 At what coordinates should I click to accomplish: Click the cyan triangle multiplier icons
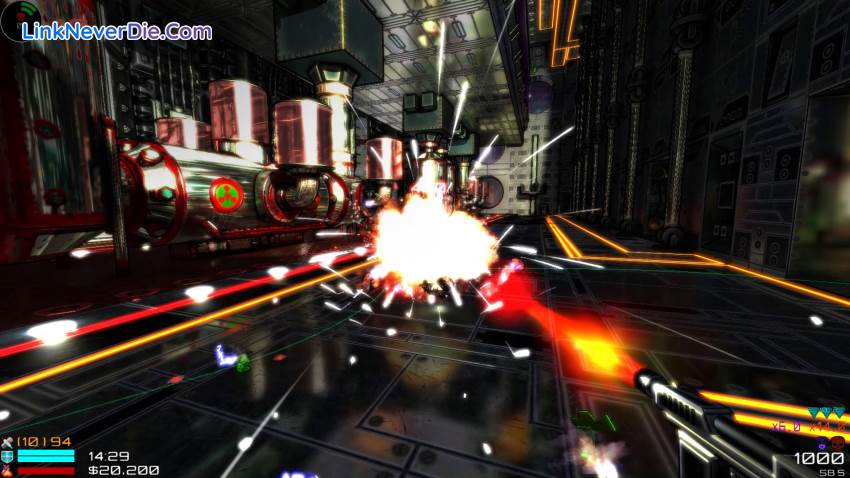point(827,413)
